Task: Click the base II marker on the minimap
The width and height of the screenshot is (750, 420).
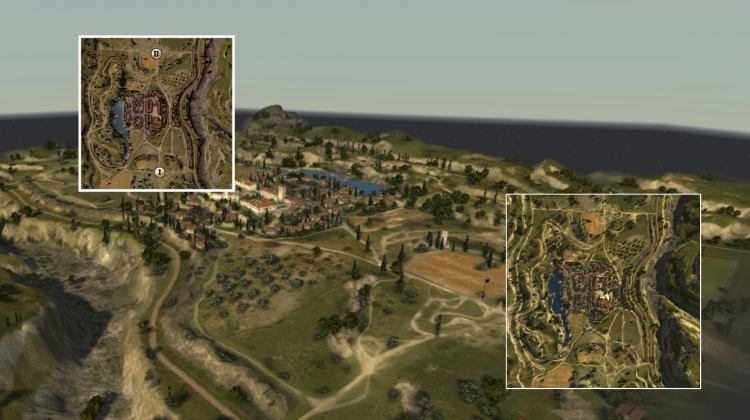Action: [x=156, y=53]
